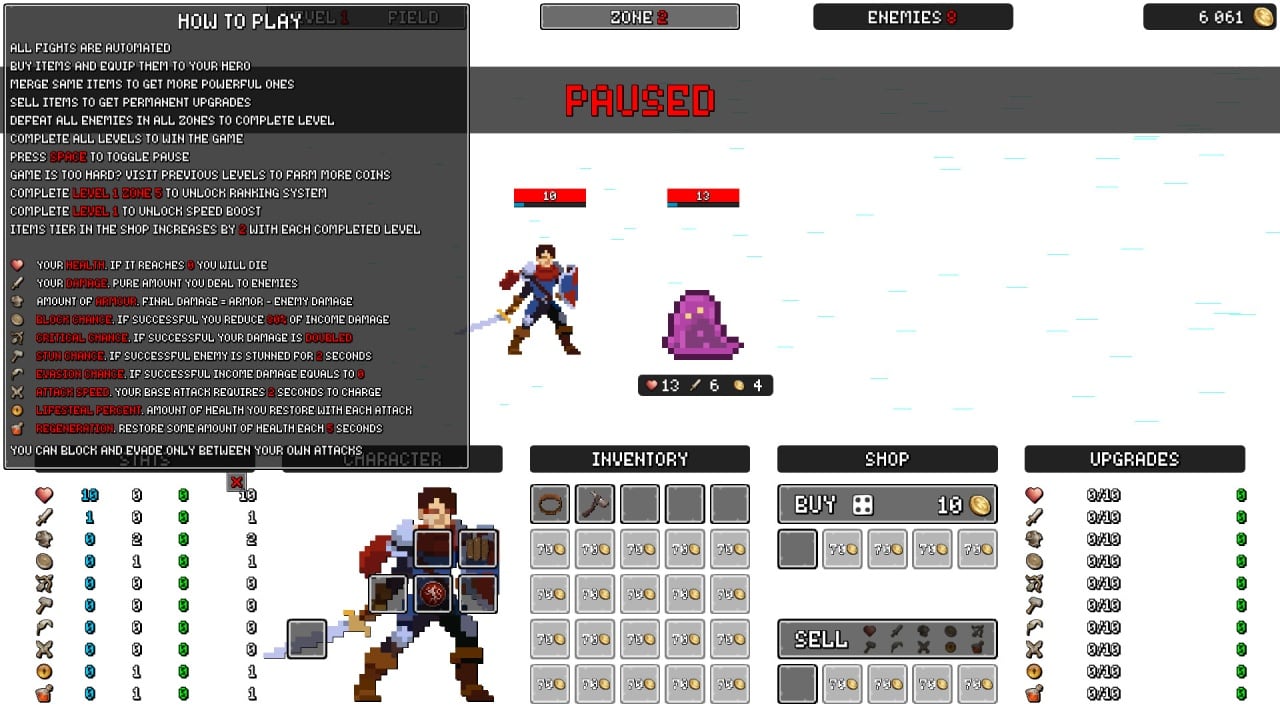
Task: Upgrade health via the heart icon in Upgrades
Action: [1034, 495]
